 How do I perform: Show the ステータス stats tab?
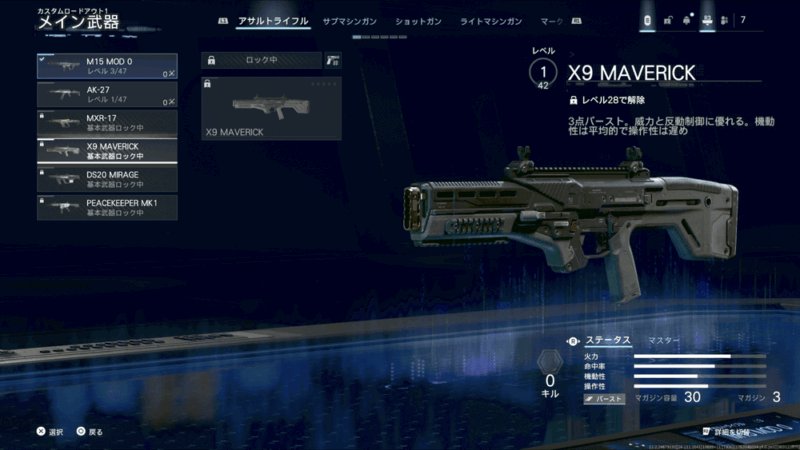pos(608,341)
